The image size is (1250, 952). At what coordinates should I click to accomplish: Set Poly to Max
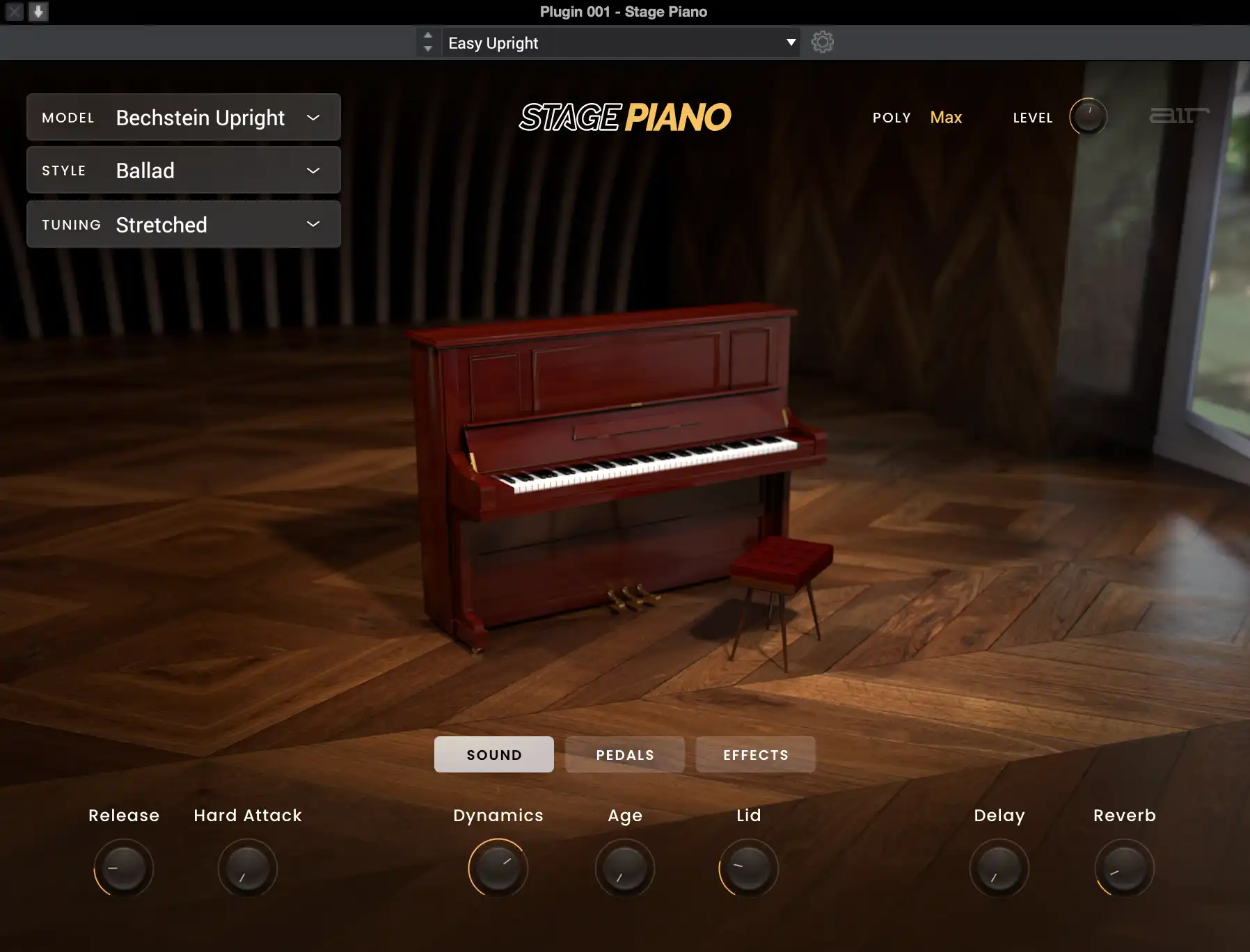(945, 118)
